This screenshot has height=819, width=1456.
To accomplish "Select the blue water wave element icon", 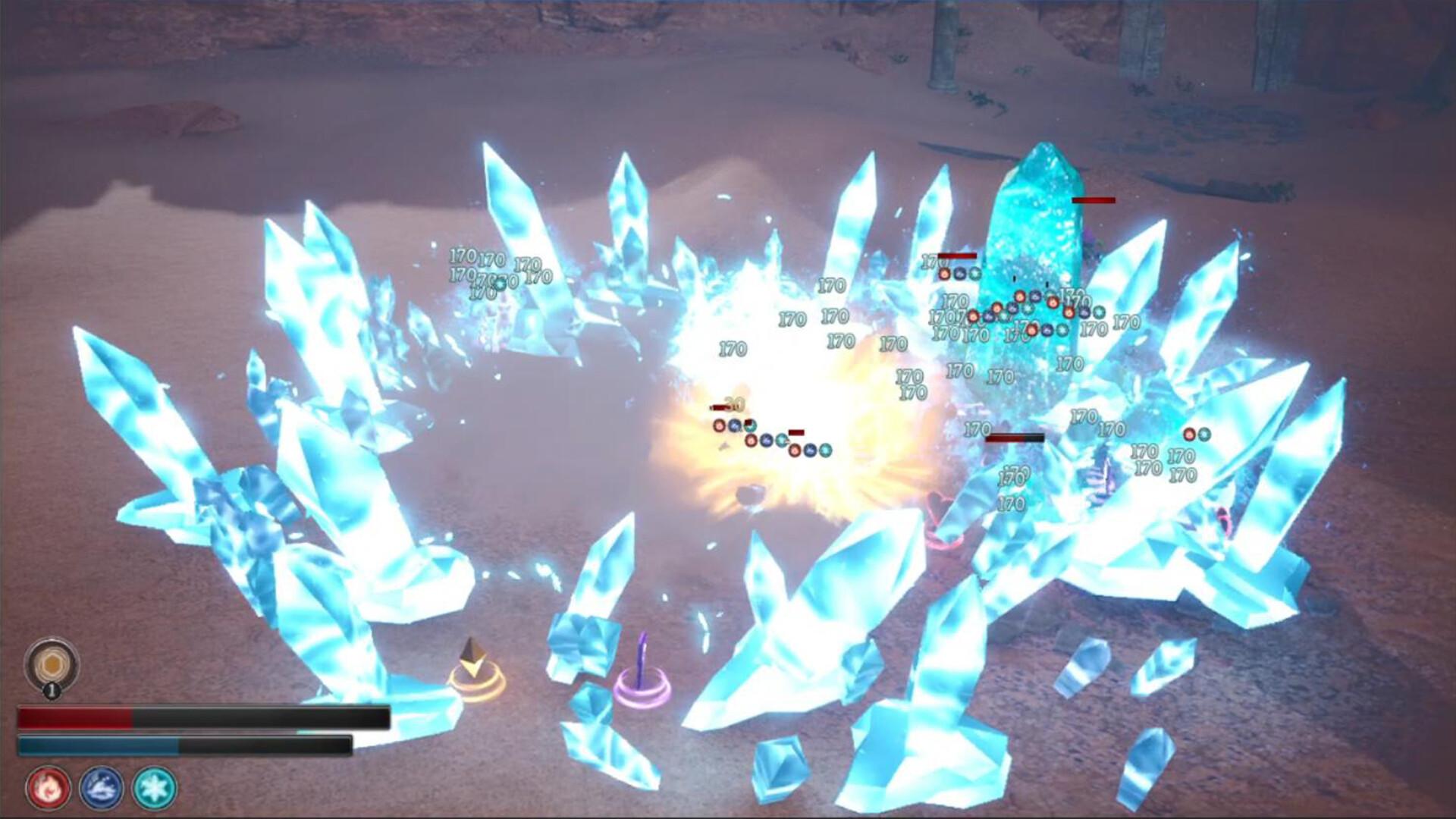I will (102, 788).
